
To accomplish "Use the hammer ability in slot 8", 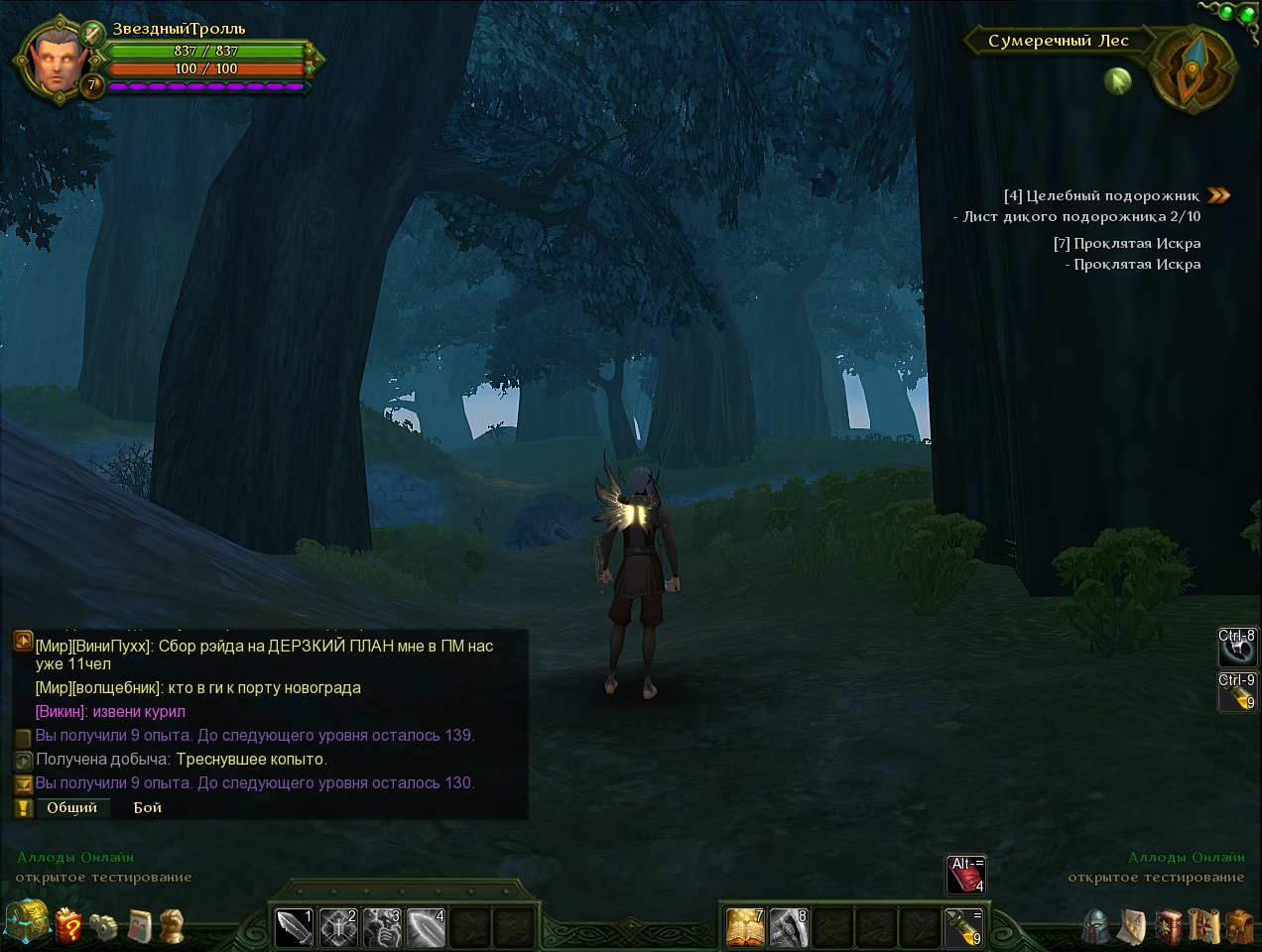I will coord(789,928).
